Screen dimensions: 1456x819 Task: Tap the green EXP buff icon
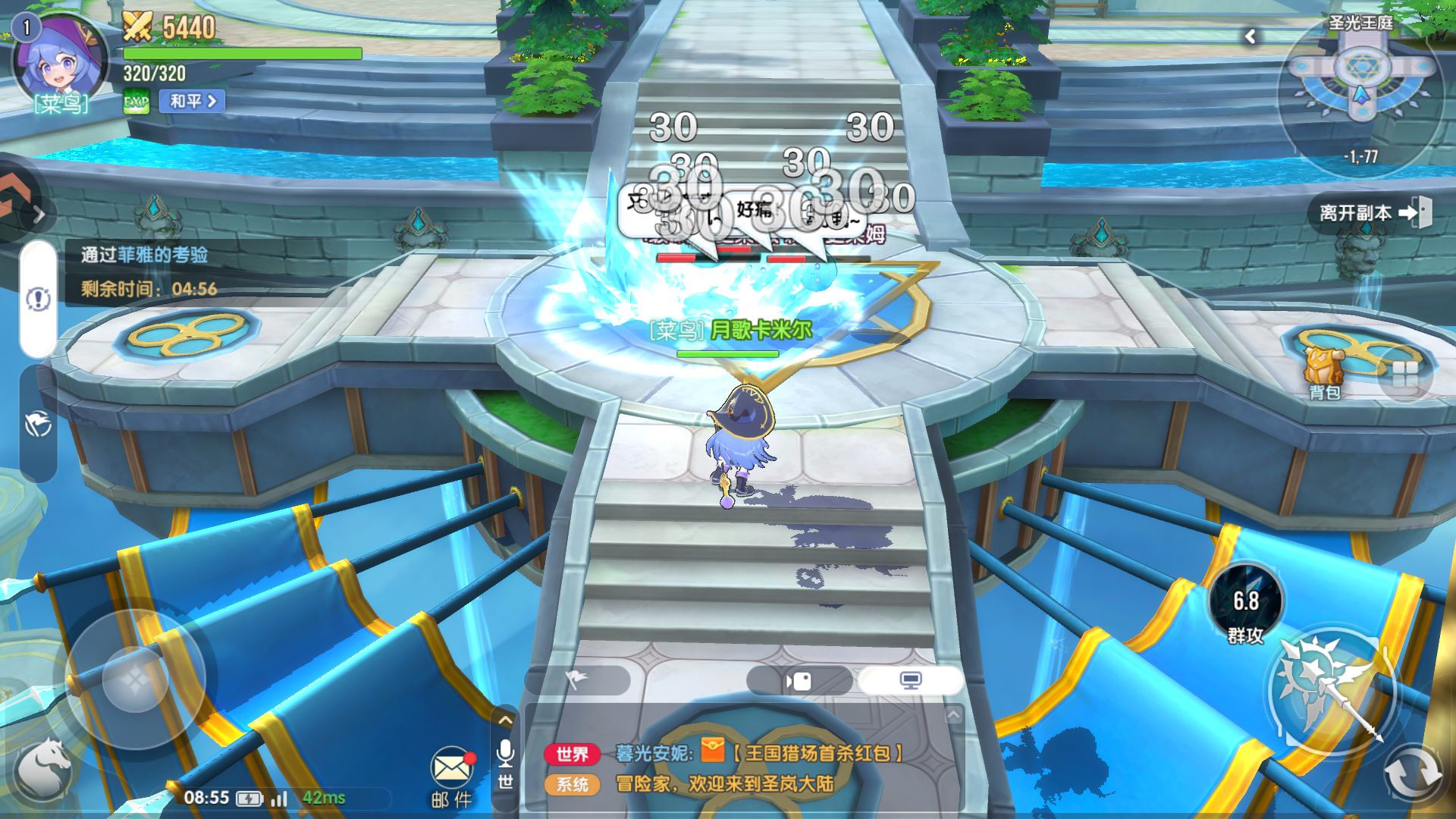click(136, 101)
